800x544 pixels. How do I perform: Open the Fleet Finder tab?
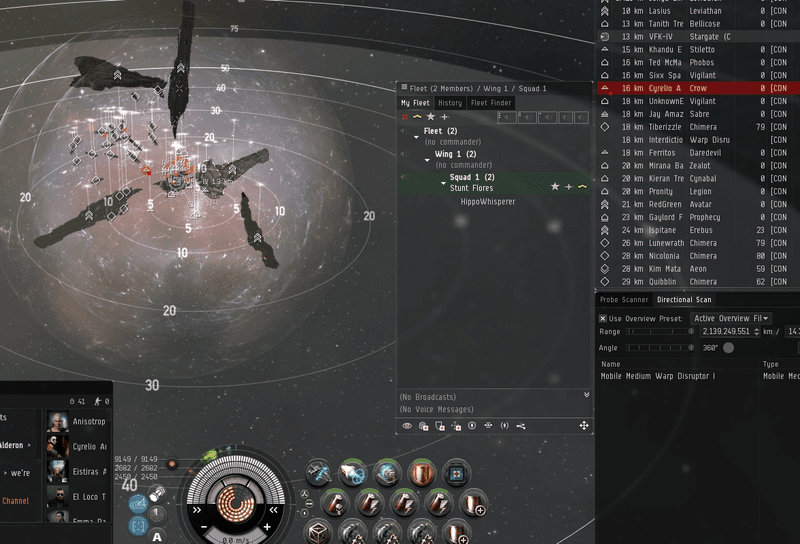point(490,103)
